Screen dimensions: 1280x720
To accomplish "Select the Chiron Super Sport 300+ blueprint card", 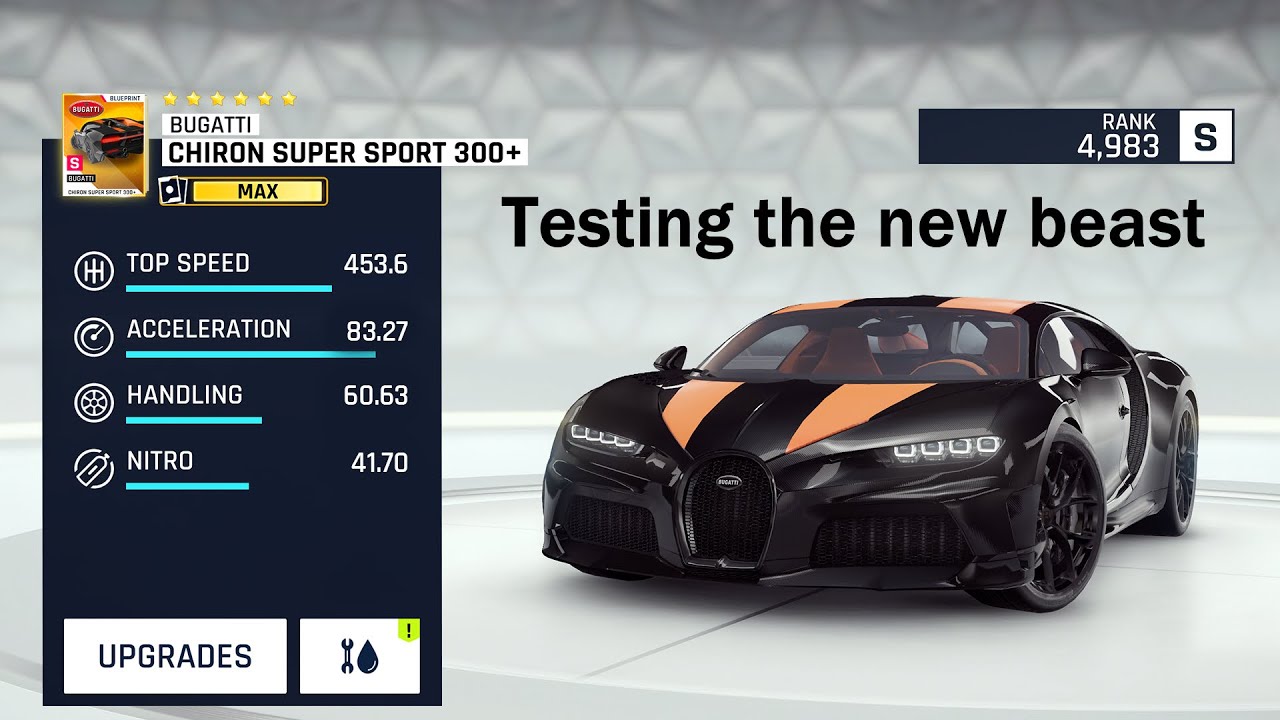I will click(104, 145).
